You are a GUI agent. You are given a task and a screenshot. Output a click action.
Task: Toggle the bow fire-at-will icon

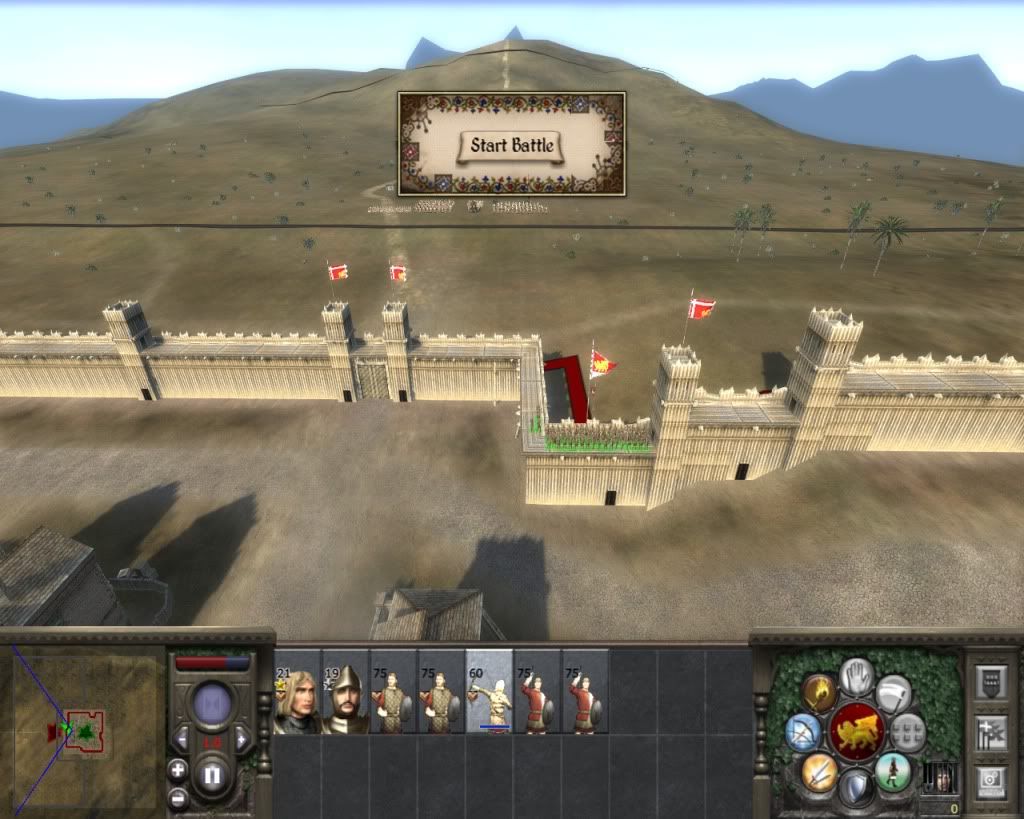coord(803,733)
